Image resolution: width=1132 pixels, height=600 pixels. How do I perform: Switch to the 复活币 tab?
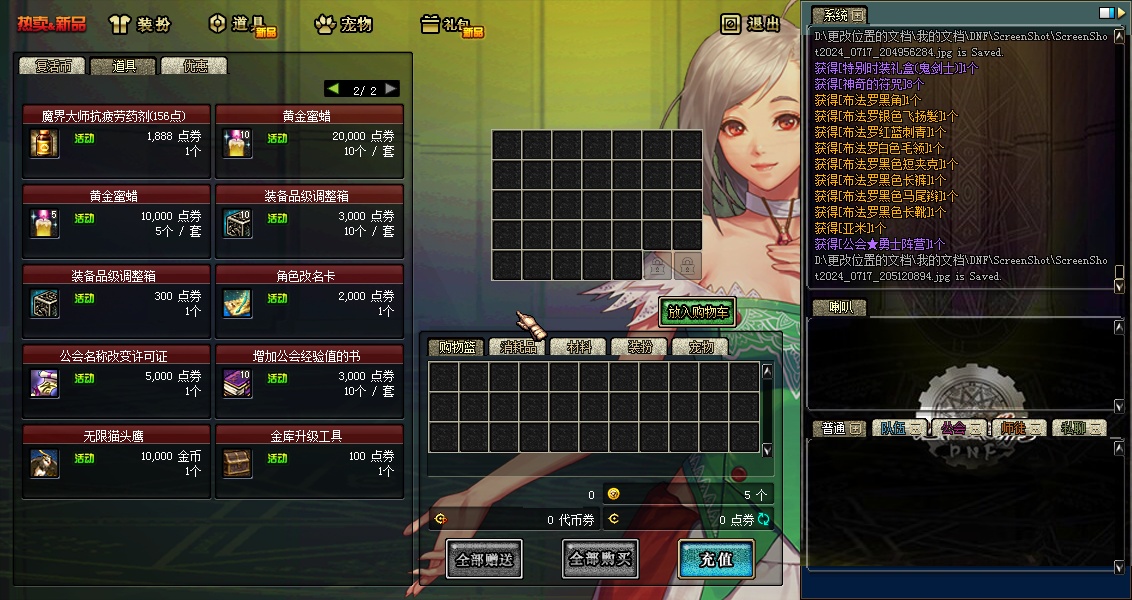click(53, 67)
